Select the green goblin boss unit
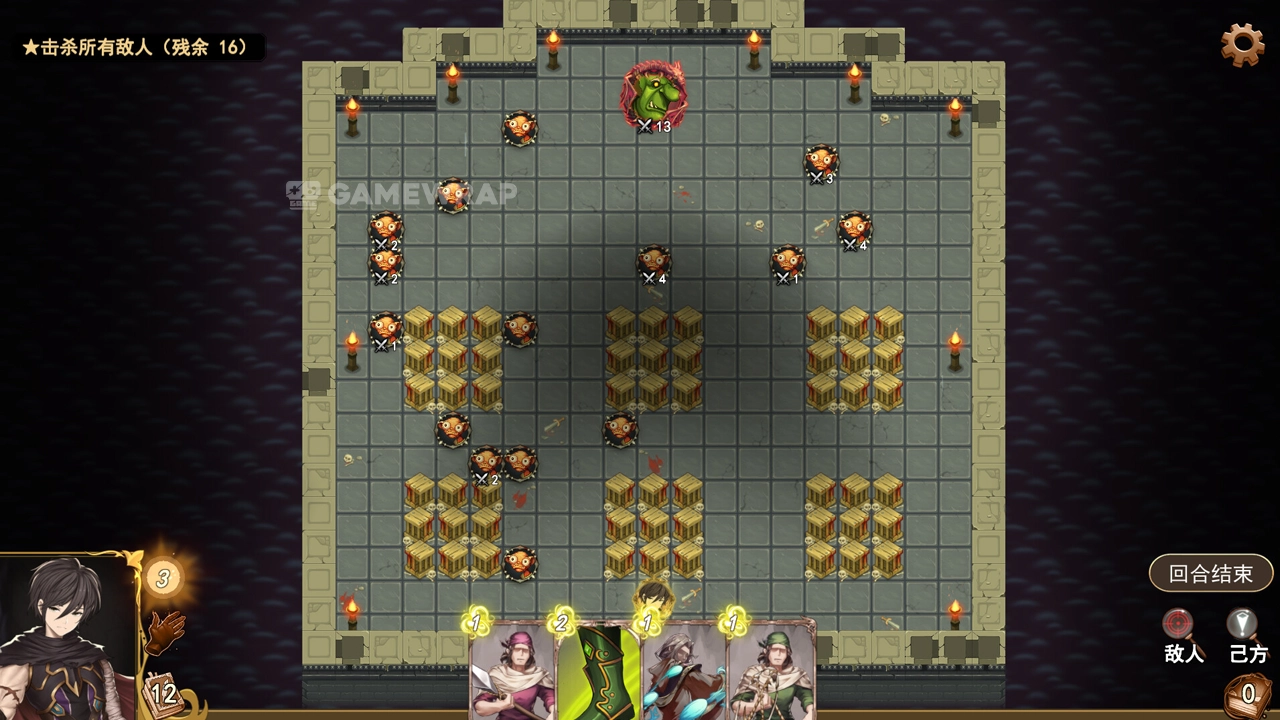The width and height of the screenshot is (1280, 720). (654, 95)
